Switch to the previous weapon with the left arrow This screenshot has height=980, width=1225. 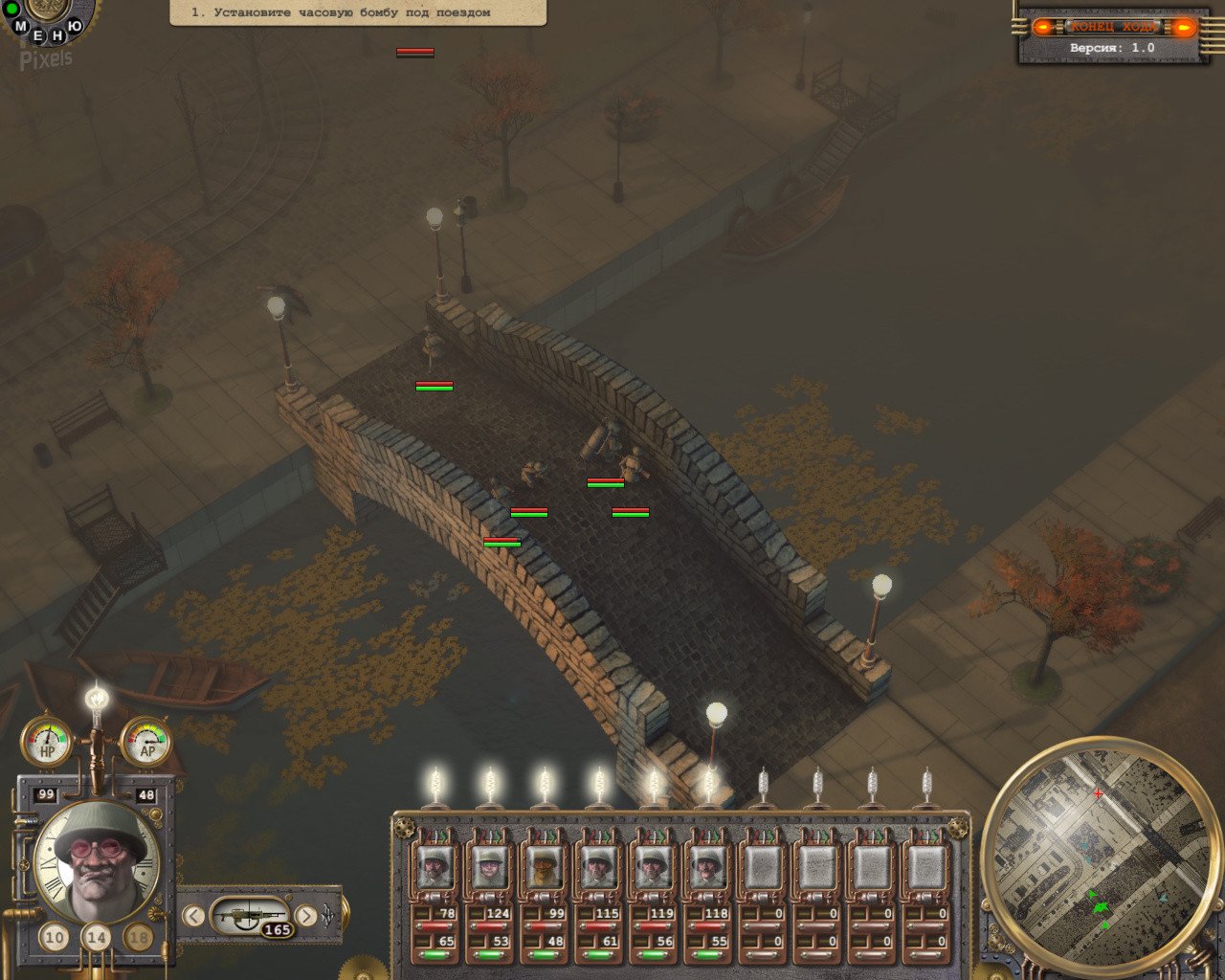(x=193, y=916)
